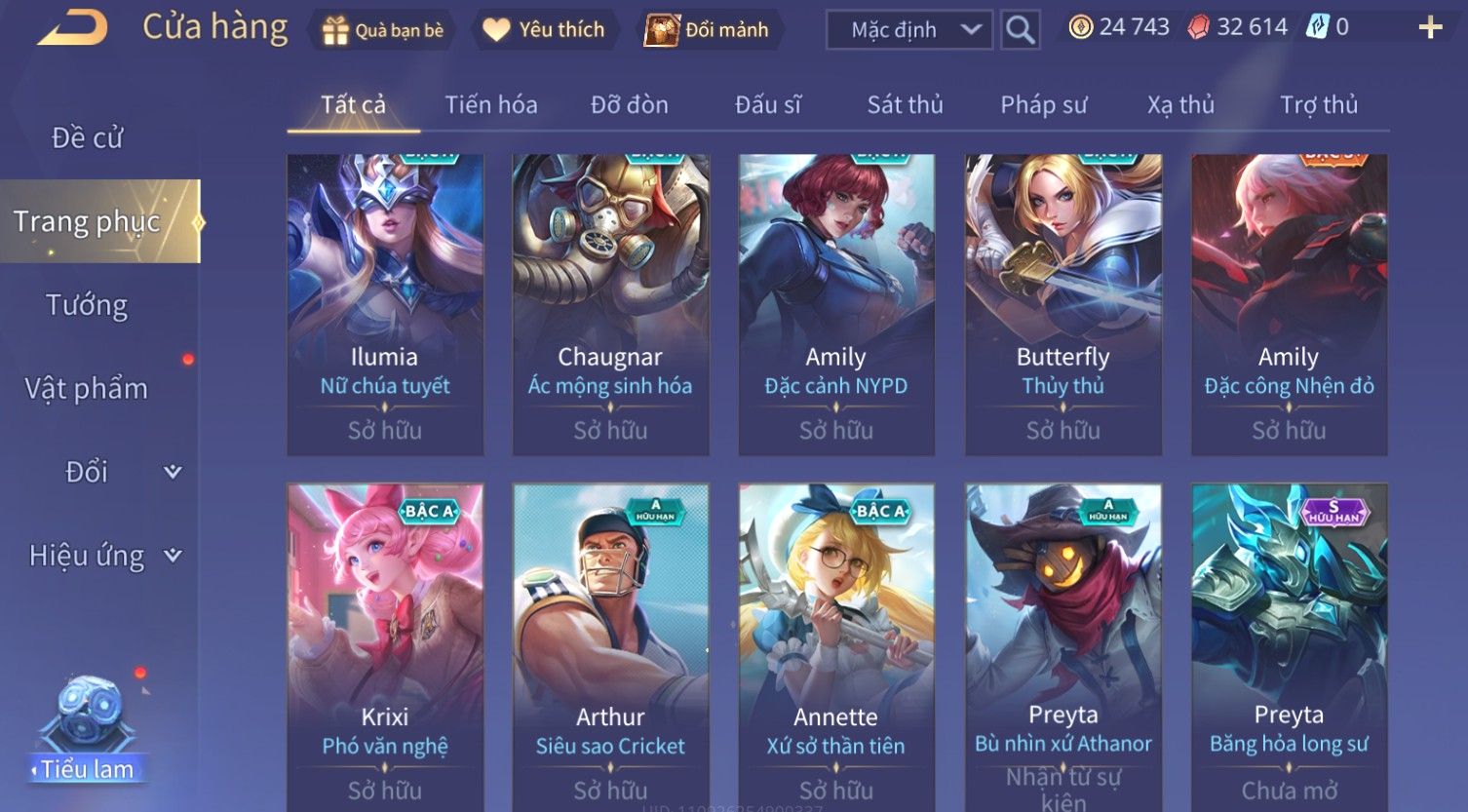The height and width of the screenshot is (812, 1468).
Task: Open the Trợ thủ tab
Action: (x=1318, y=104)
